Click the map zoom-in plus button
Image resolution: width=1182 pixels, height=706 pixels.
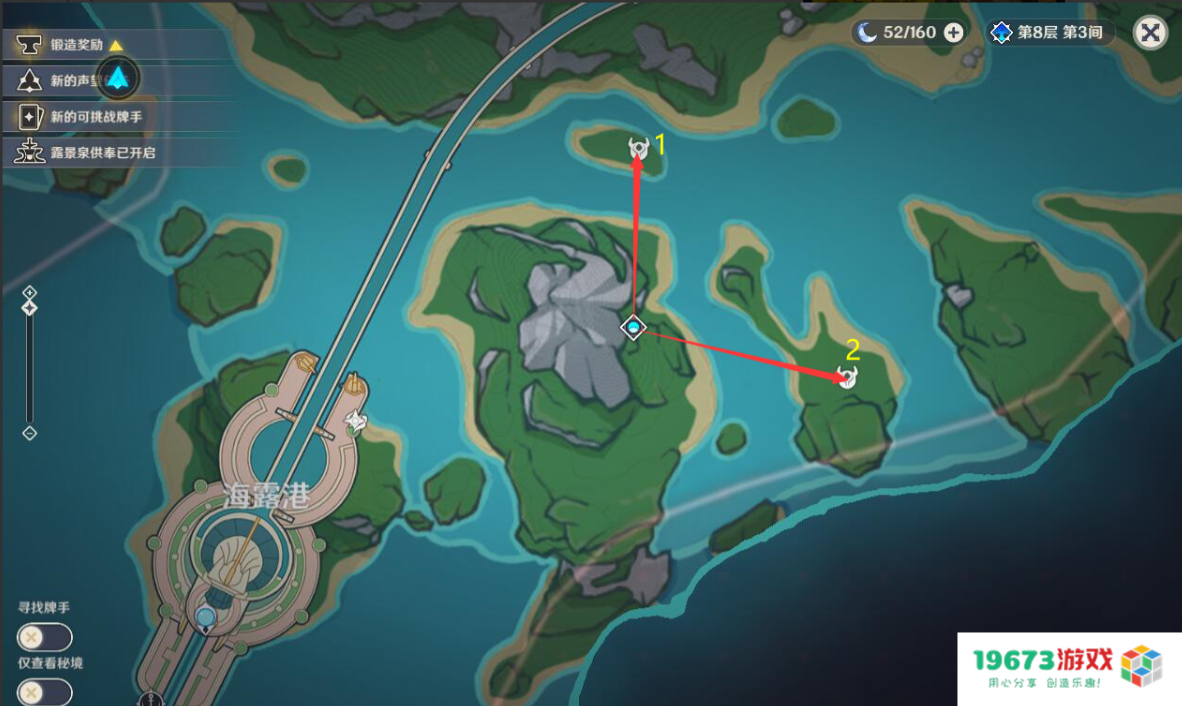click(30, 292)
